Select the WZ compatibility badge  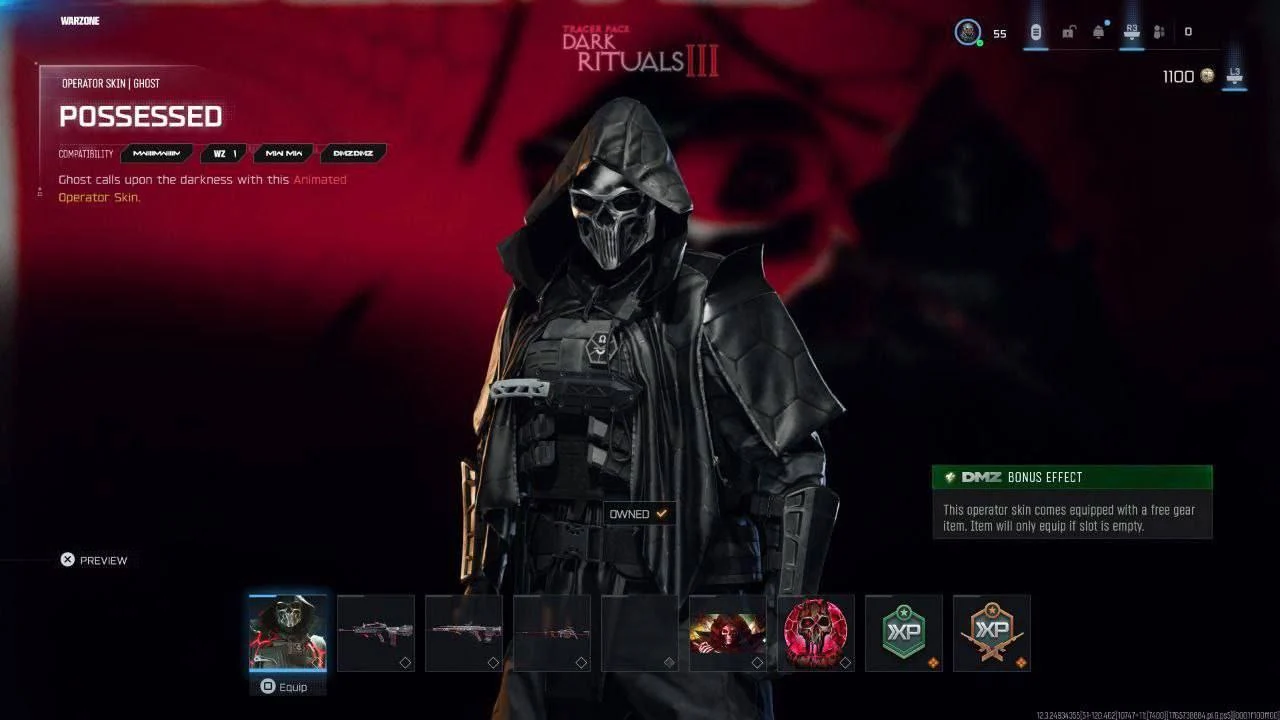pos(223,153)
